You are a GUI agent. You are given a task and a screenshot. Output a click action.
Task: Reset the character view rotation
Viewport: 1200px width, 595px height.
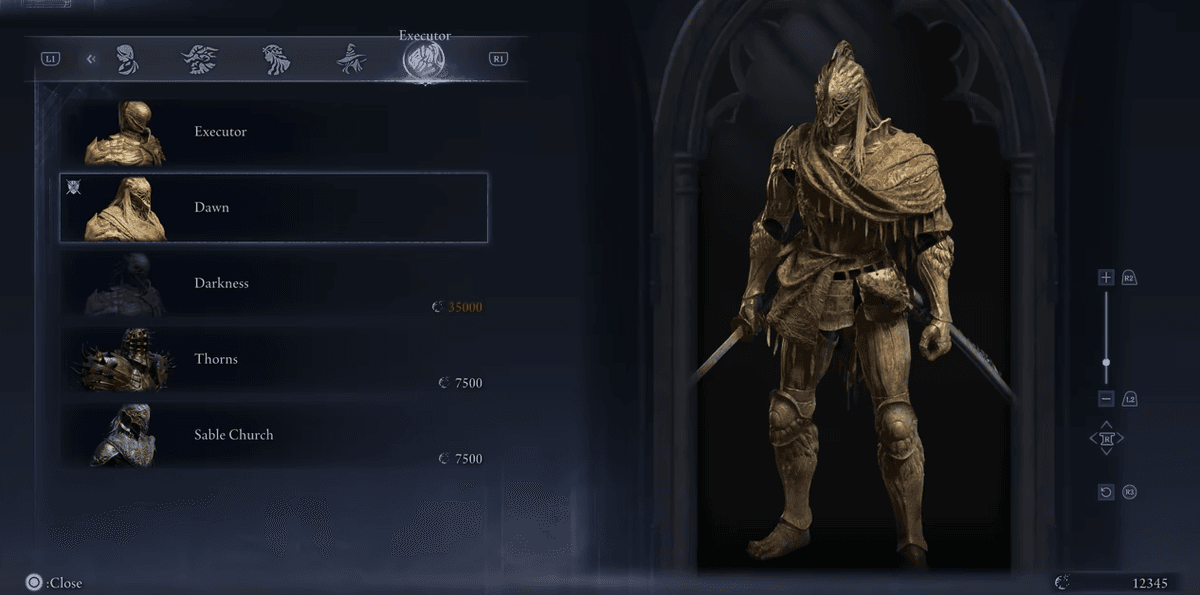pyautogui.click(x=1106, y=492)
